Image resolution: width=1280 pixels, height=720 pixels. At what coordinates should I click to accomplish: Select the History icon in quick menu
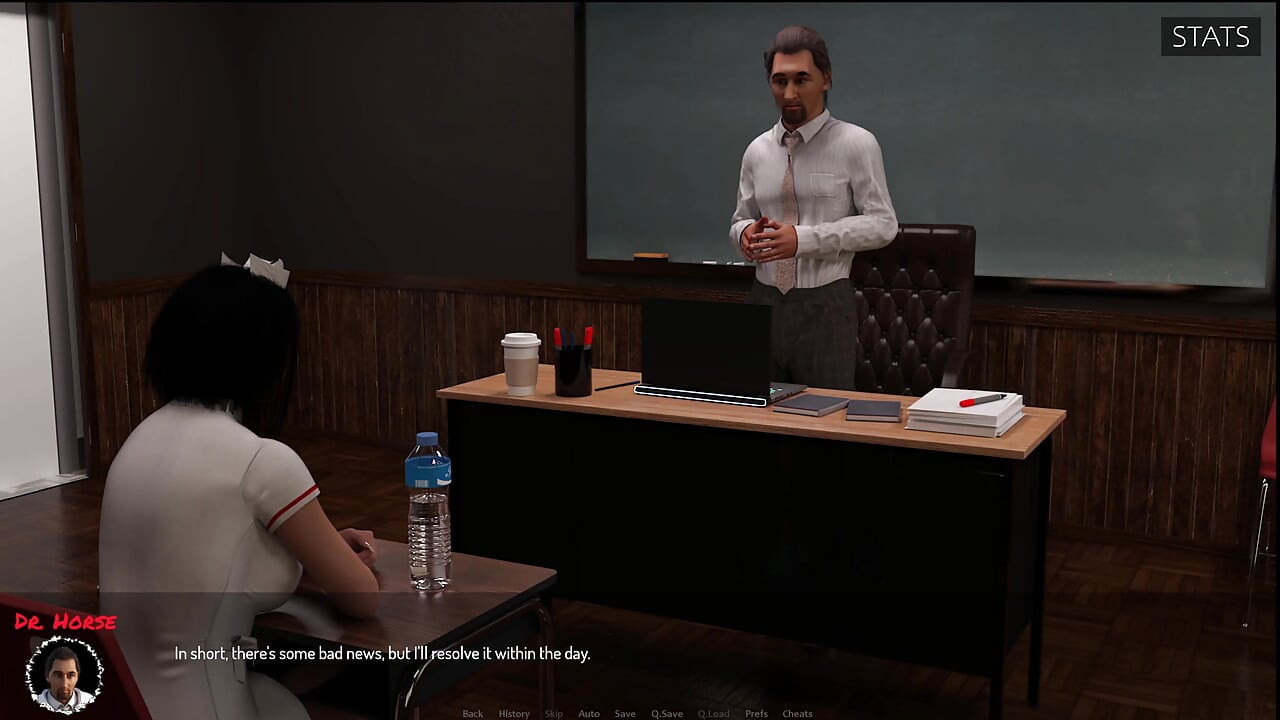click(x=514, y=713)
